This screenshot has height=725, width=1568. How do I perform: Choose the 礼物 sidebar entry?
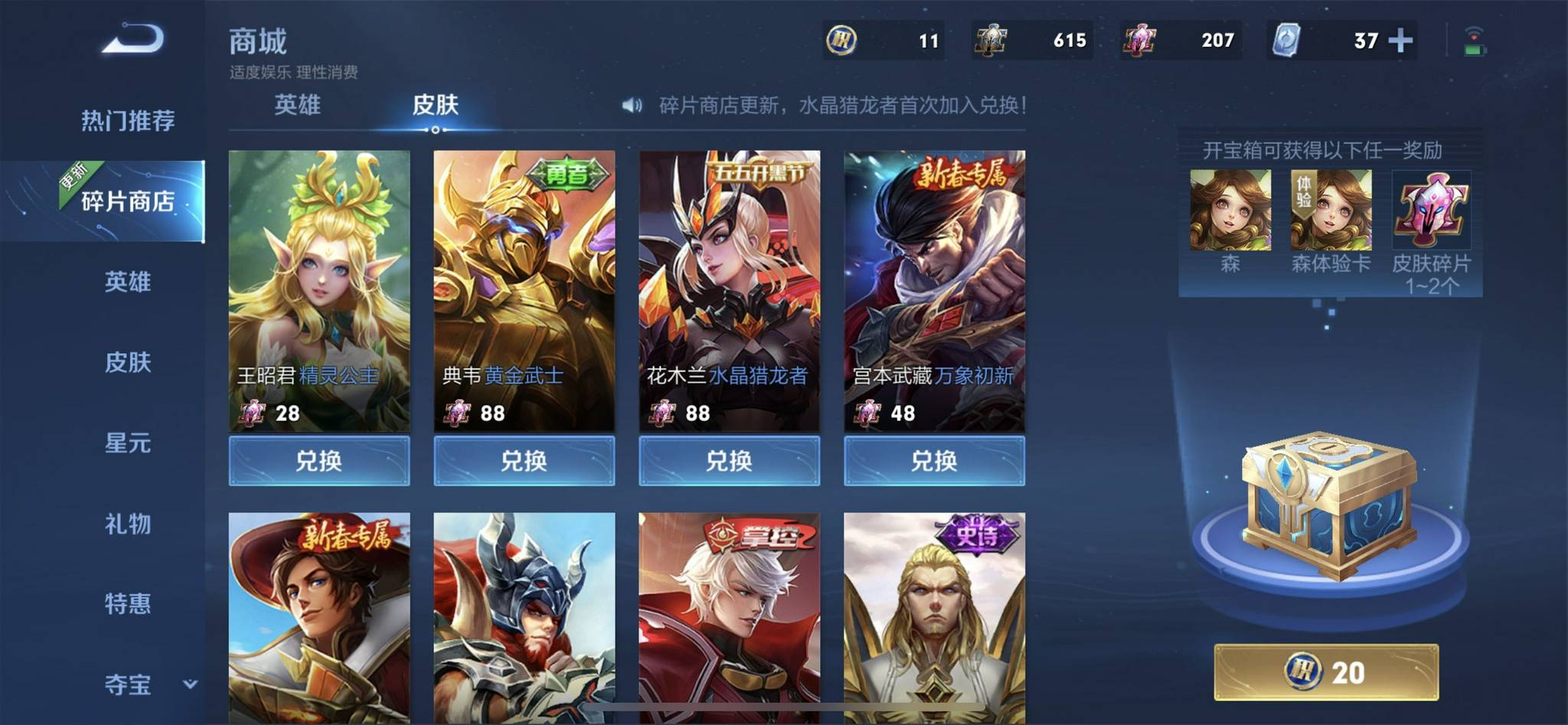(x=128, y=524)
